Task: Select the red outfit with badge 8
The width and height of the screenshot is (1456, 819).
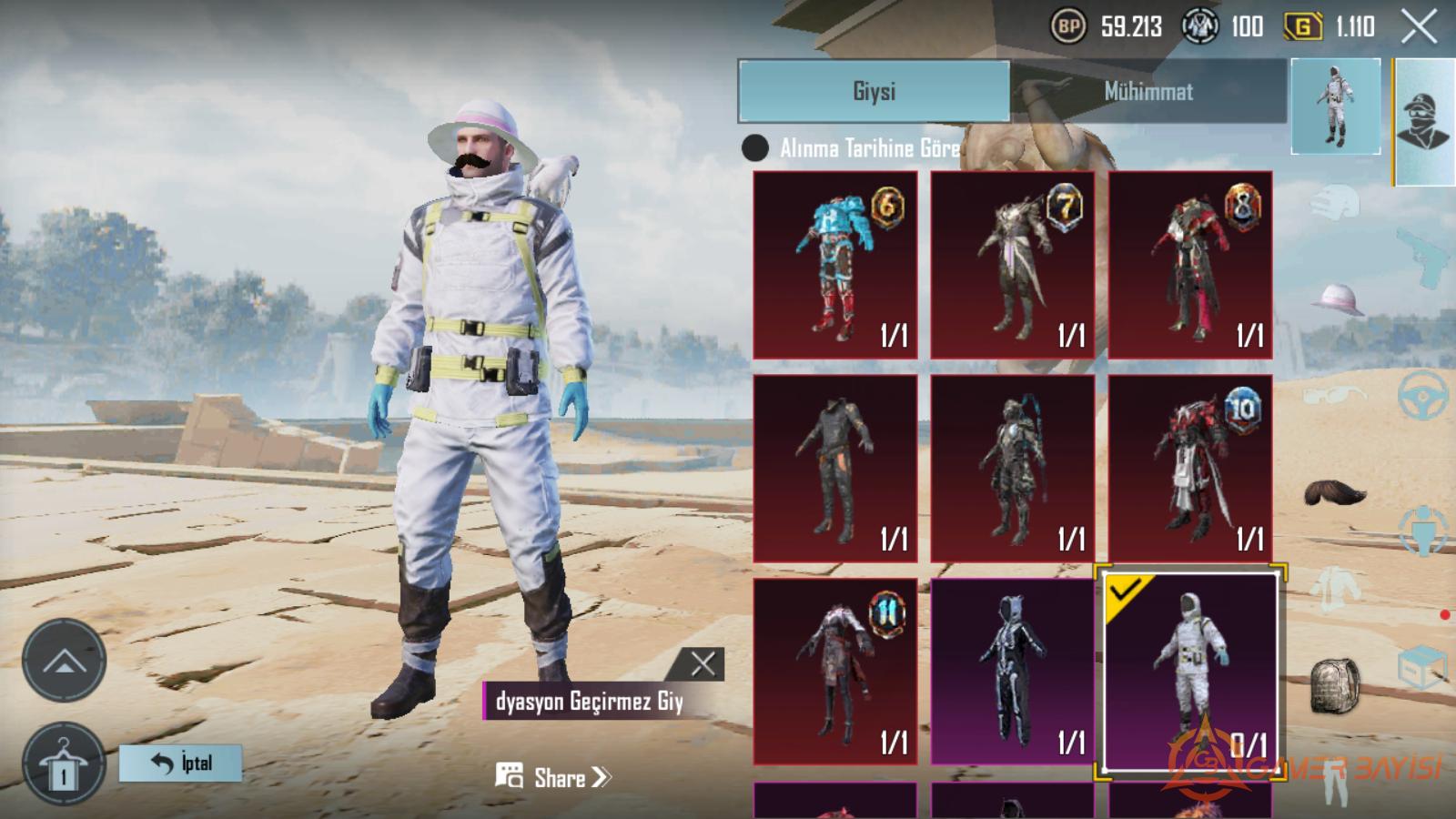Action: point(1190,265)
